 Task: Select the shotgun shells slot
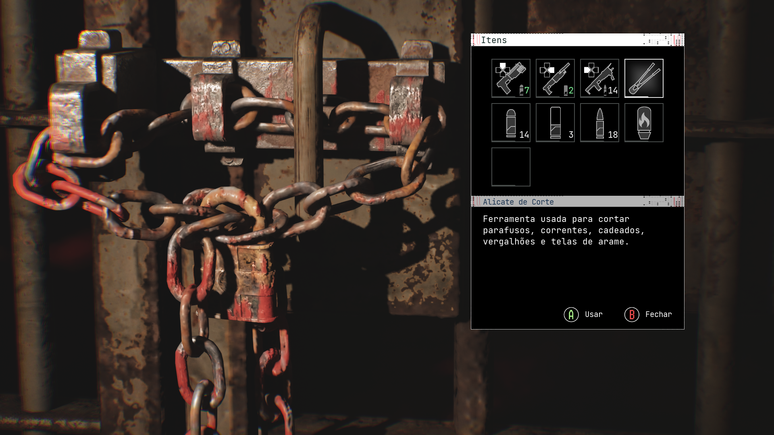555,122
